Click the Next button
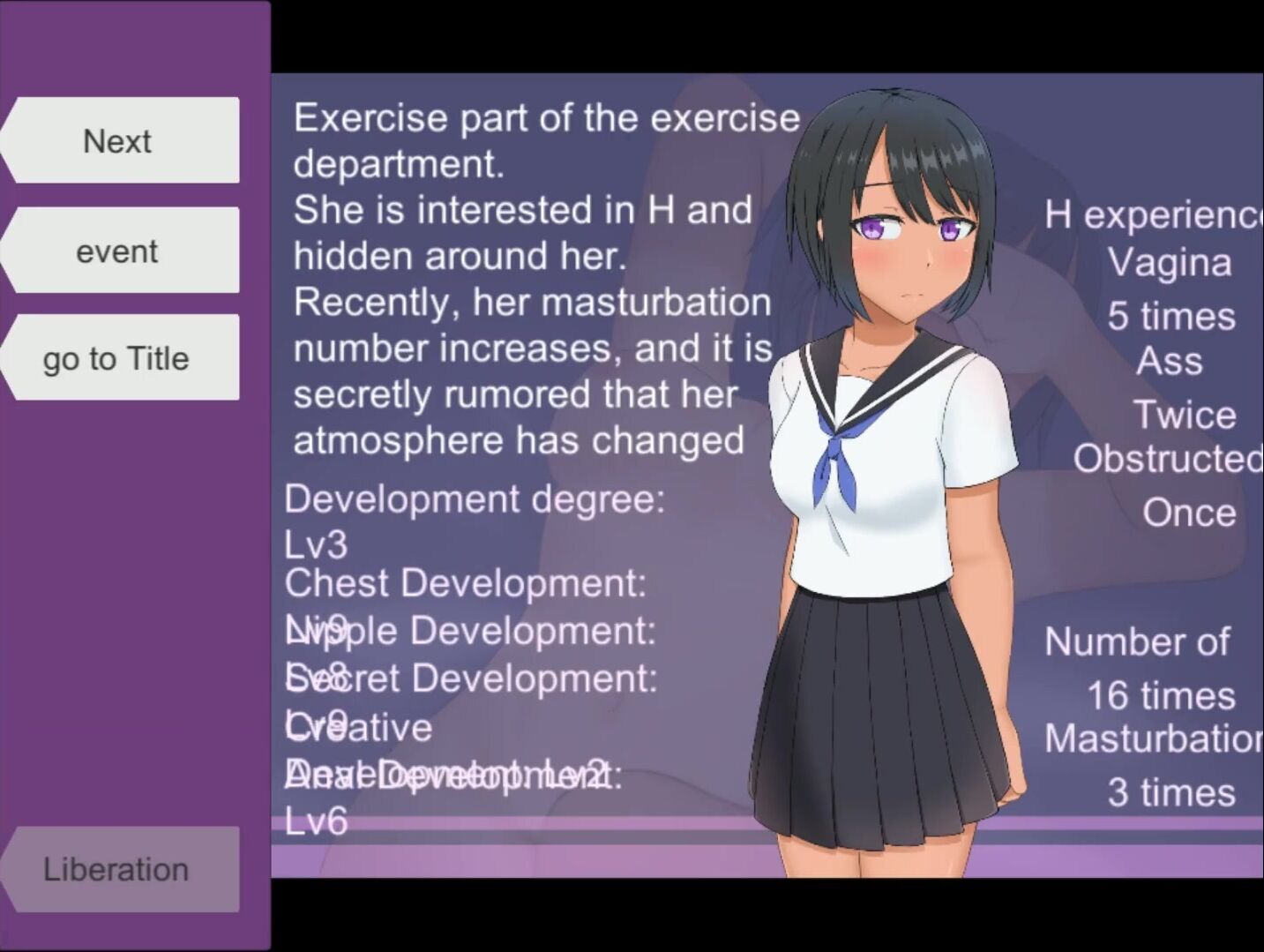Viewport: 1264px width, 952px height. point(119,141)
